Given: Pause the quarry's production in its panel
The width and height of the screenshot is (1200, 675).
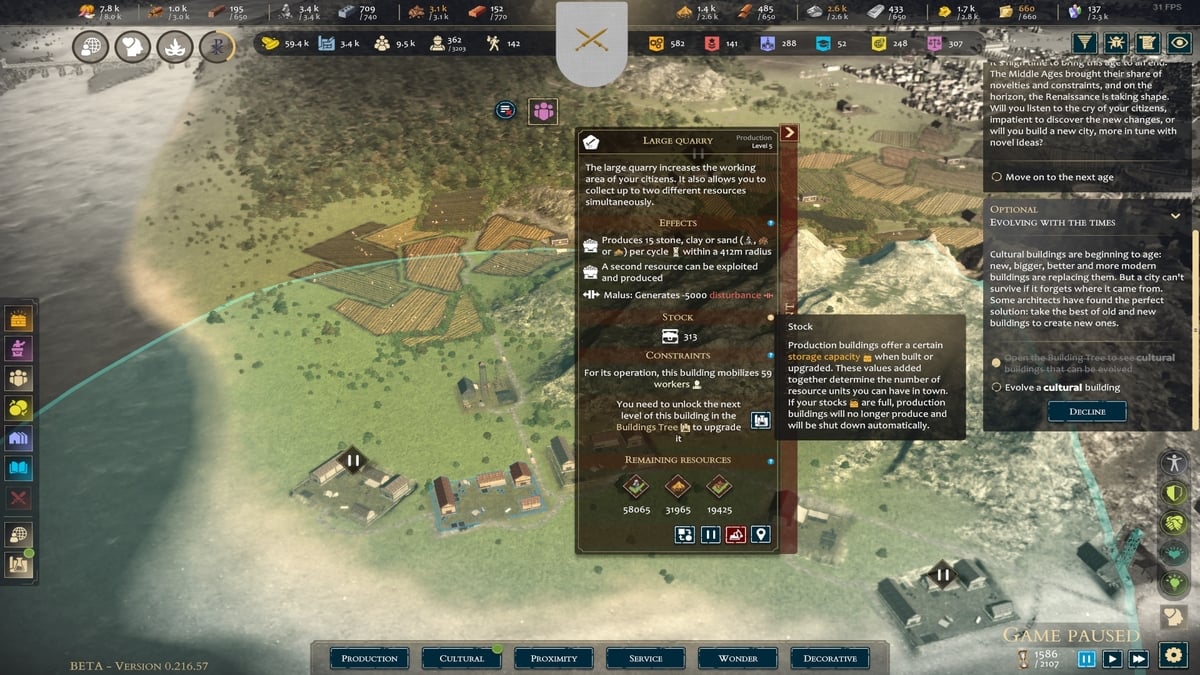Looking at the screenshot, I should click(710, 535).
